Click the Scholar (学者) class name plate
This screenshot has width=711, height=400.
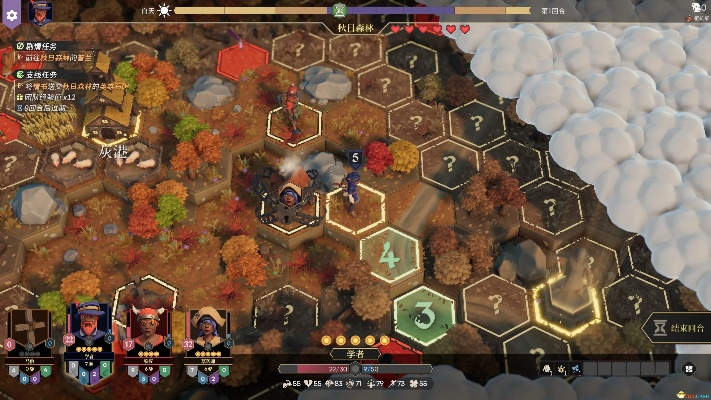point(354,353)
